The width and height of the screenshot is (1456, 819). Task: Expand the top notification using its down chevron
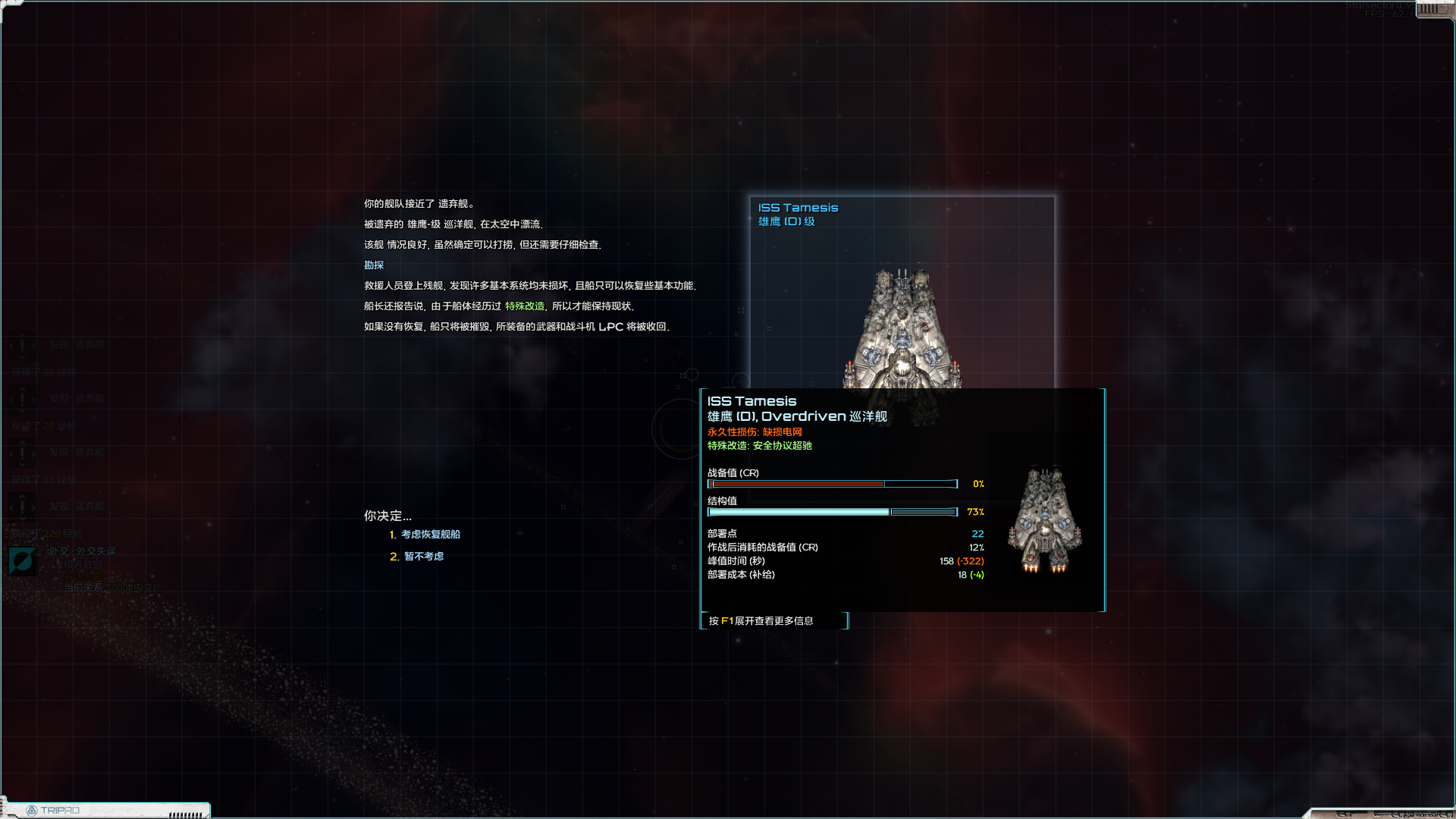click(23, 358)
